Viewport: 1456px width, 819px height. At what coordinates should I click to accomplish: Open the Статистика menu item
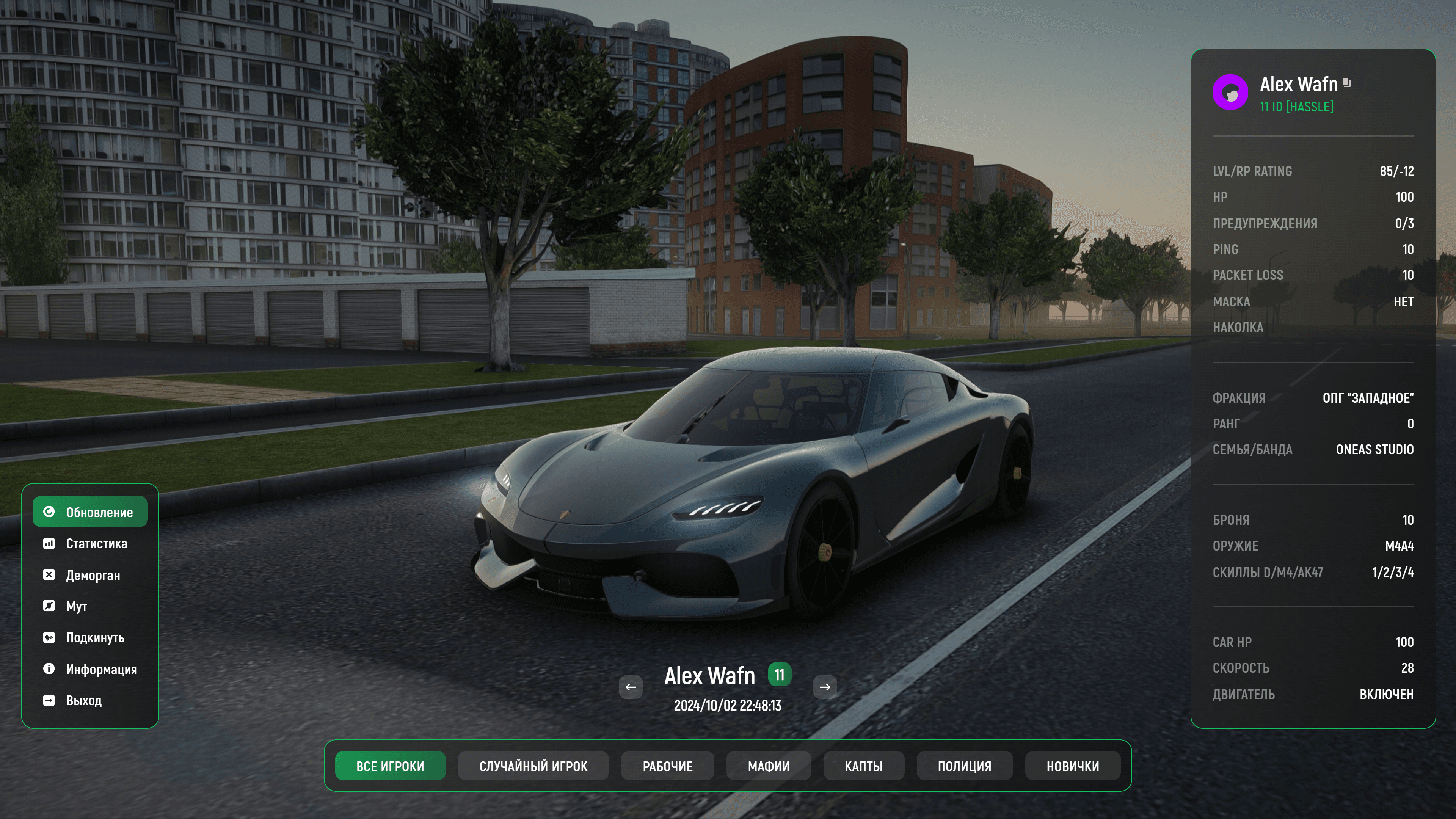[x=90, y=543]
